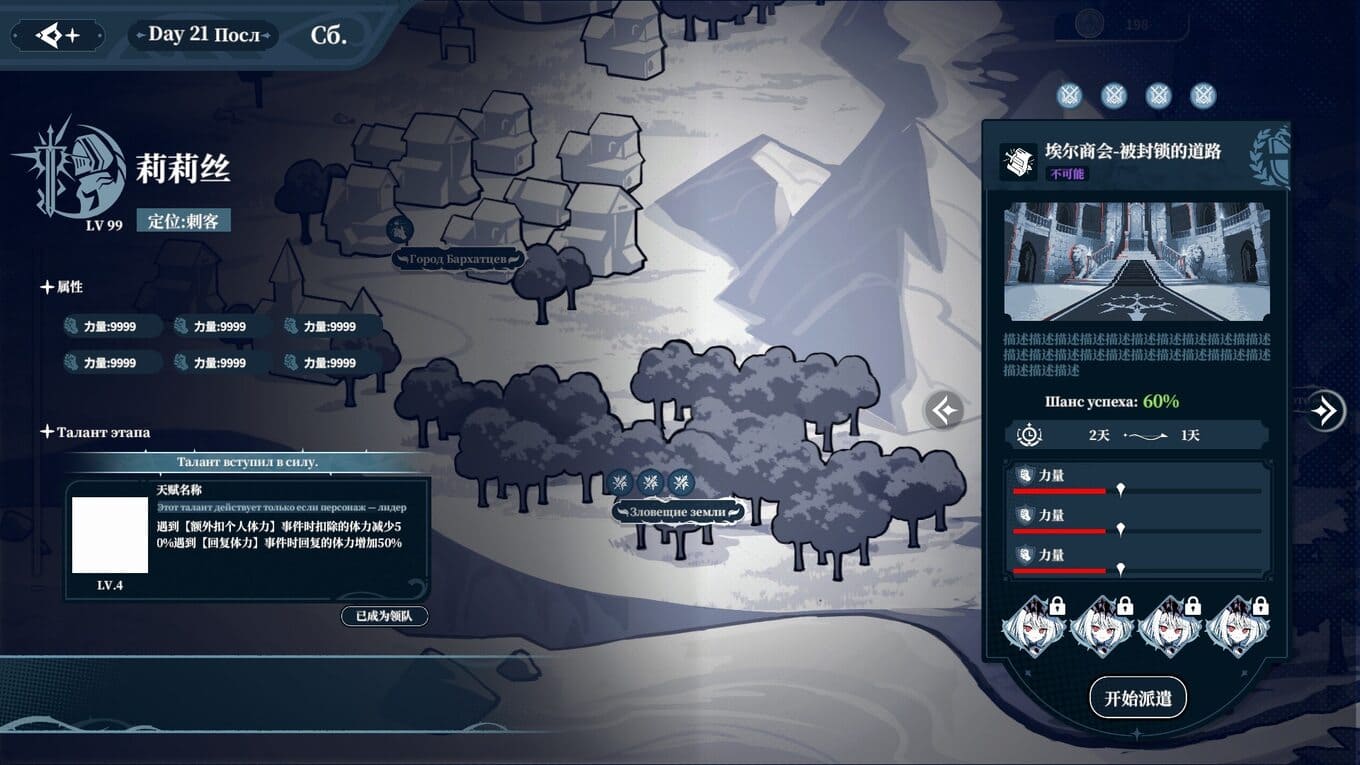The width and height of the screenshot is (1360, 765).
Task: Click the Day 21 date display
Action: 203,35
